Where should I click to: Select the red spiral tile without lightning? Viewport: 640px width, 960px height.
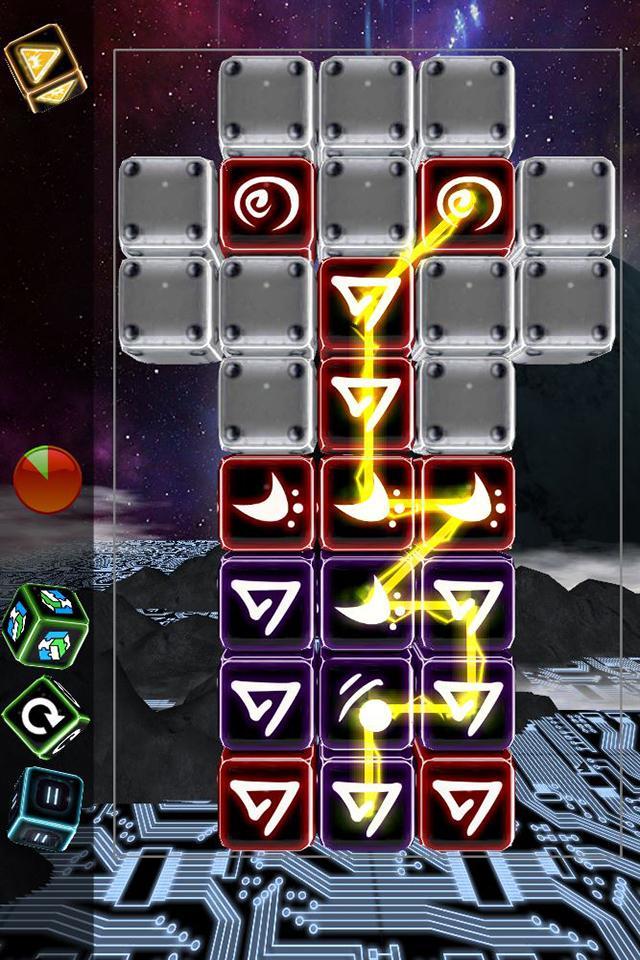click(x=267, y=205)
